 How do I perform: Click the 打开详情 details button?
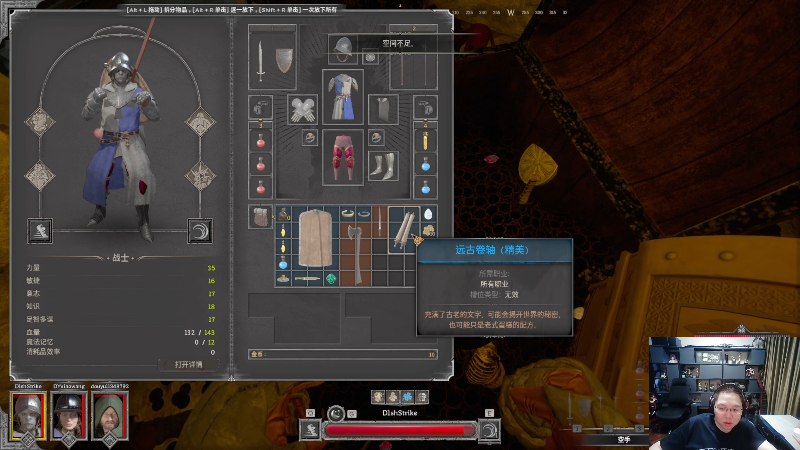[188, 364]
